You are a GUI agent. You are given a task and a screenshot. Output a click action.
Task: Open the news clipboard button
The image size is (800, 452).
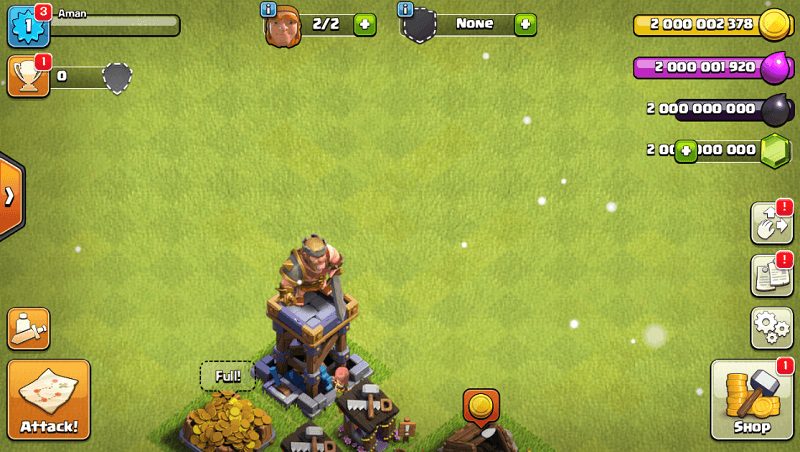[x=772, y=276]
